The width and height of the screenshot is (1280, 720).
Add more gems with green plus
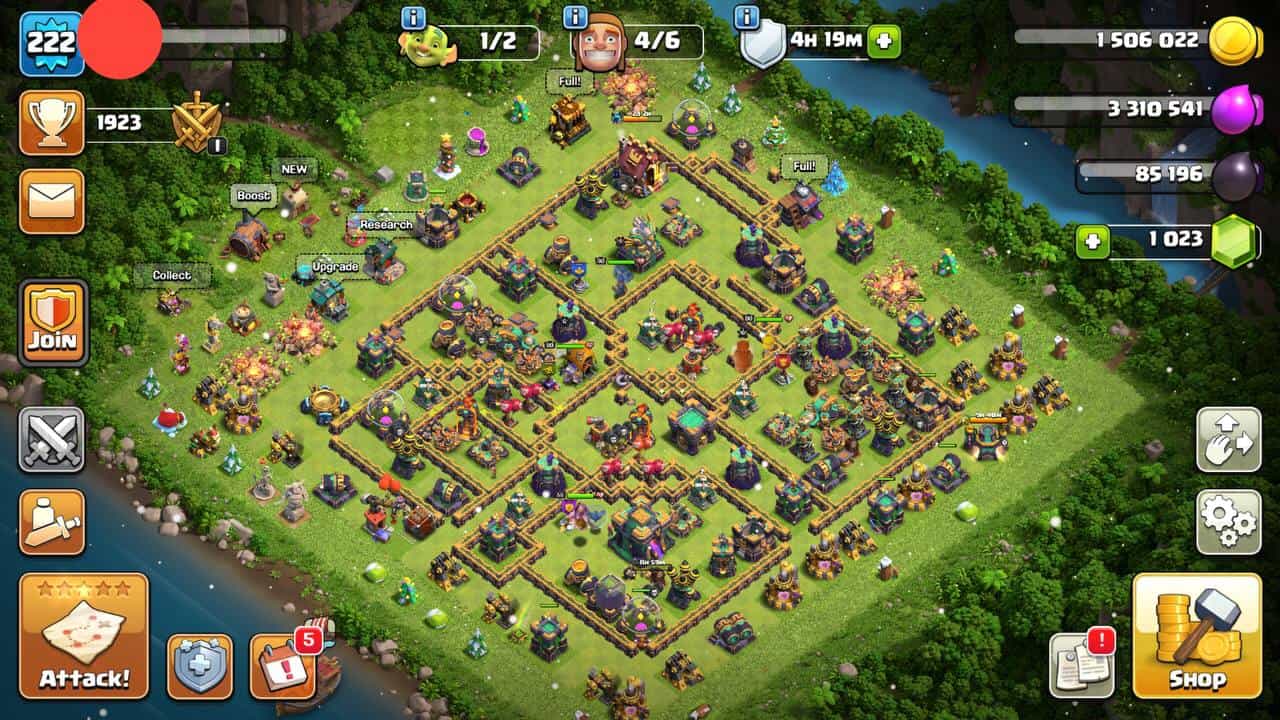point(1092,242)
